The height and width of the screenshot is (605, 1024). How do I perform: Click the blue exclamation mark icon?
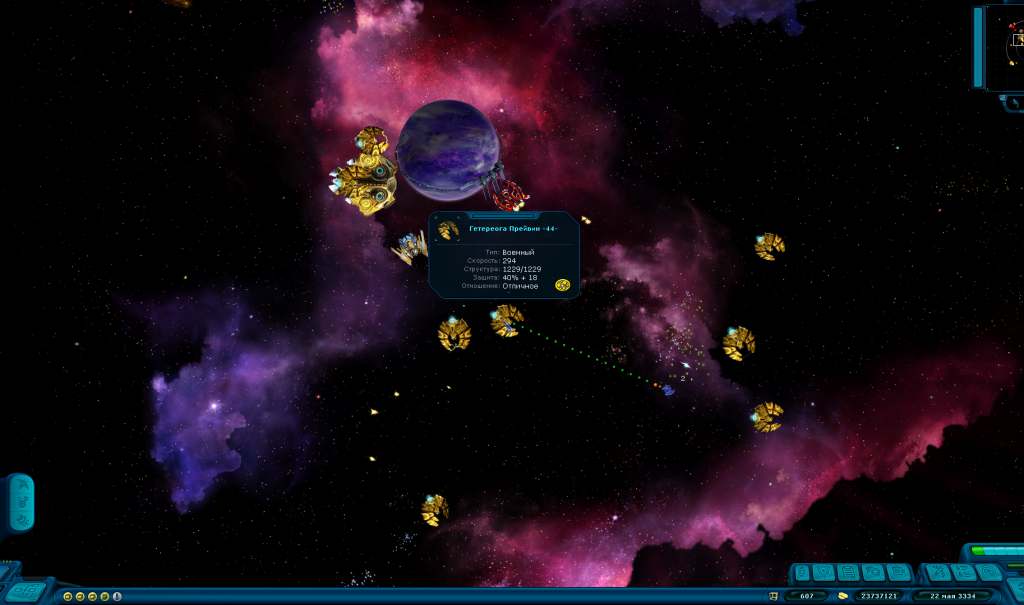pyautogui.click(x=117, y=596)
